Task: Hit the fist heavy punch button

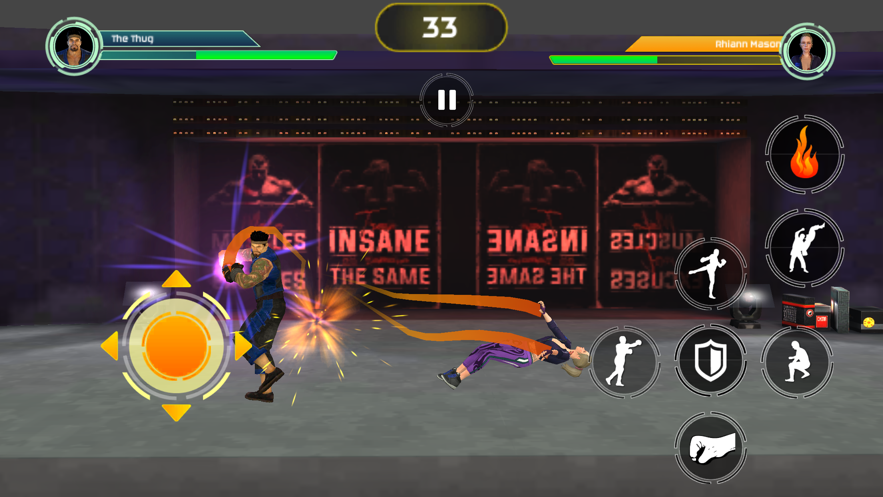Action: click(711, 447)
